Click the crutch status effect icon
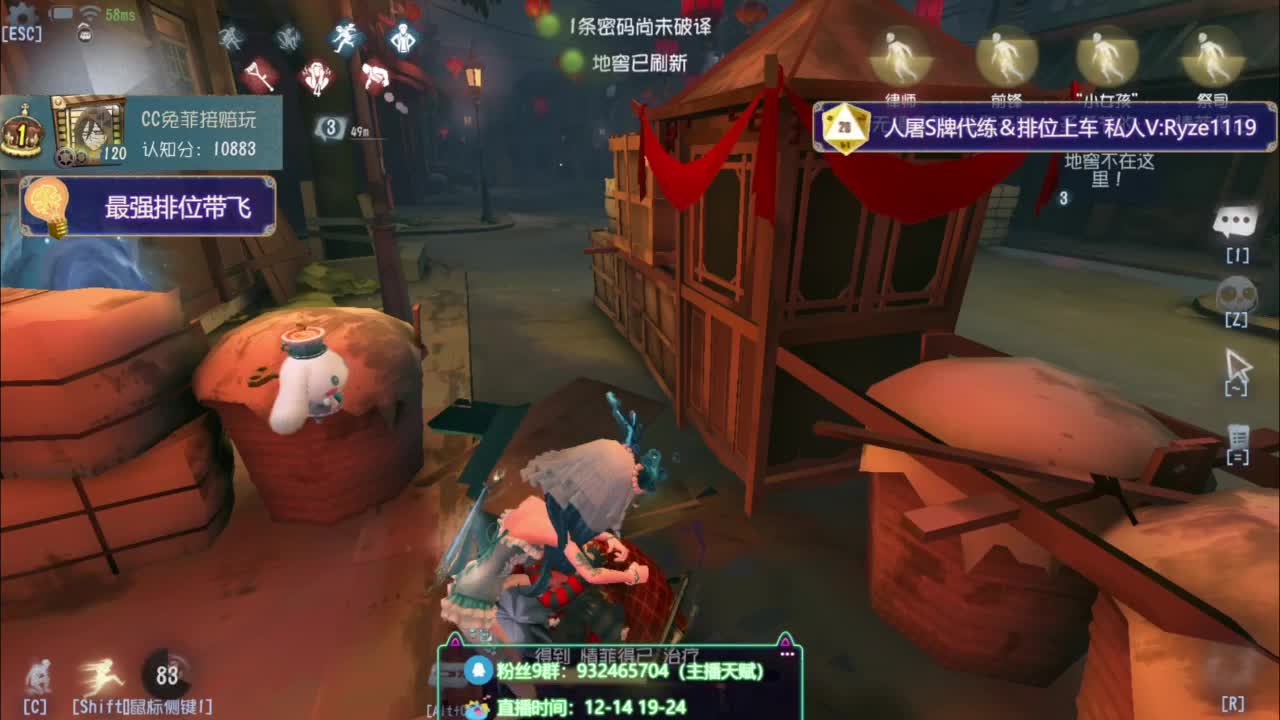The height and width of the screenshot is (720, 1280). coord(258,75)
